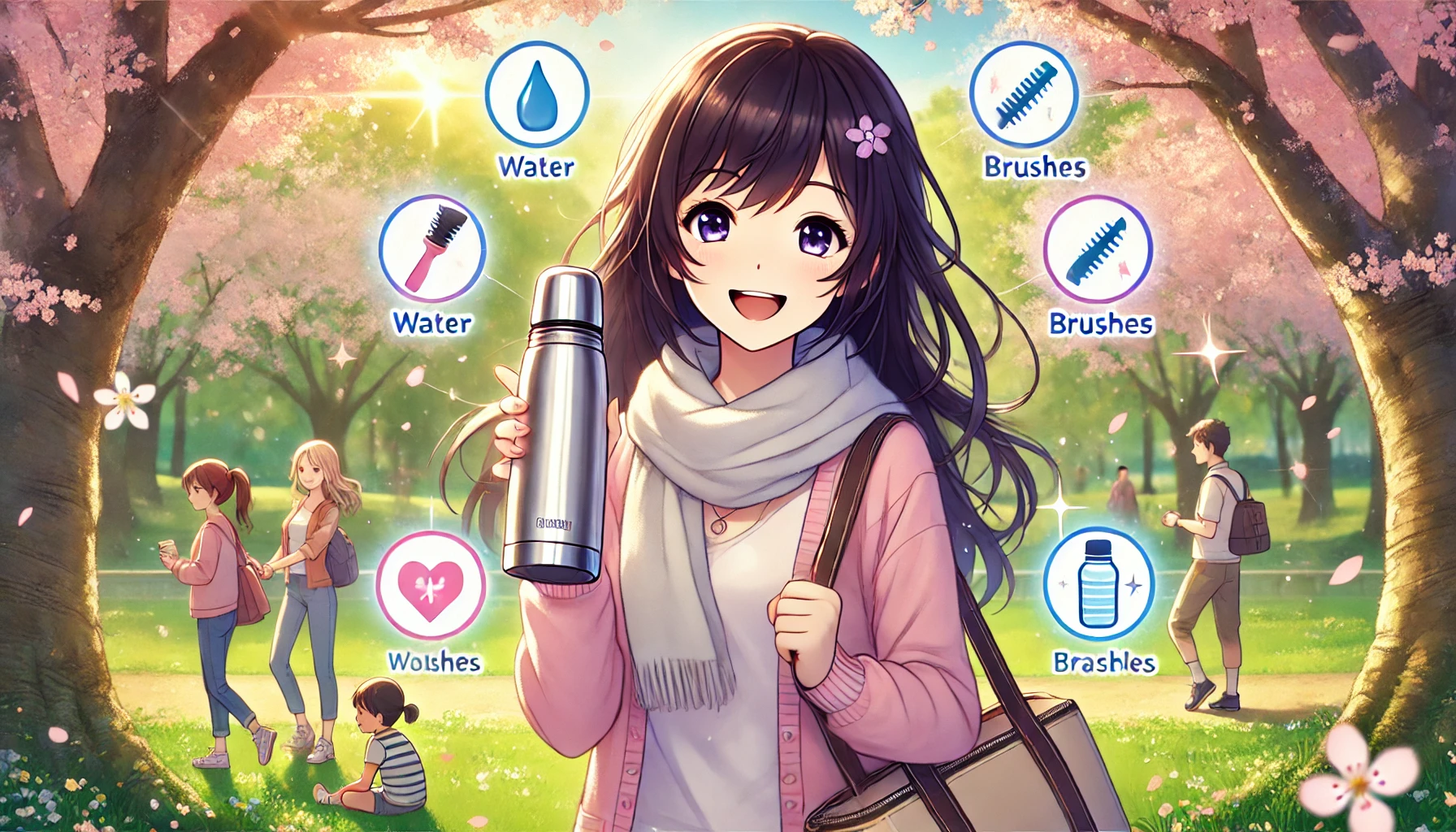Open the water bottle Brashles icon

[x=1098, y=583]
